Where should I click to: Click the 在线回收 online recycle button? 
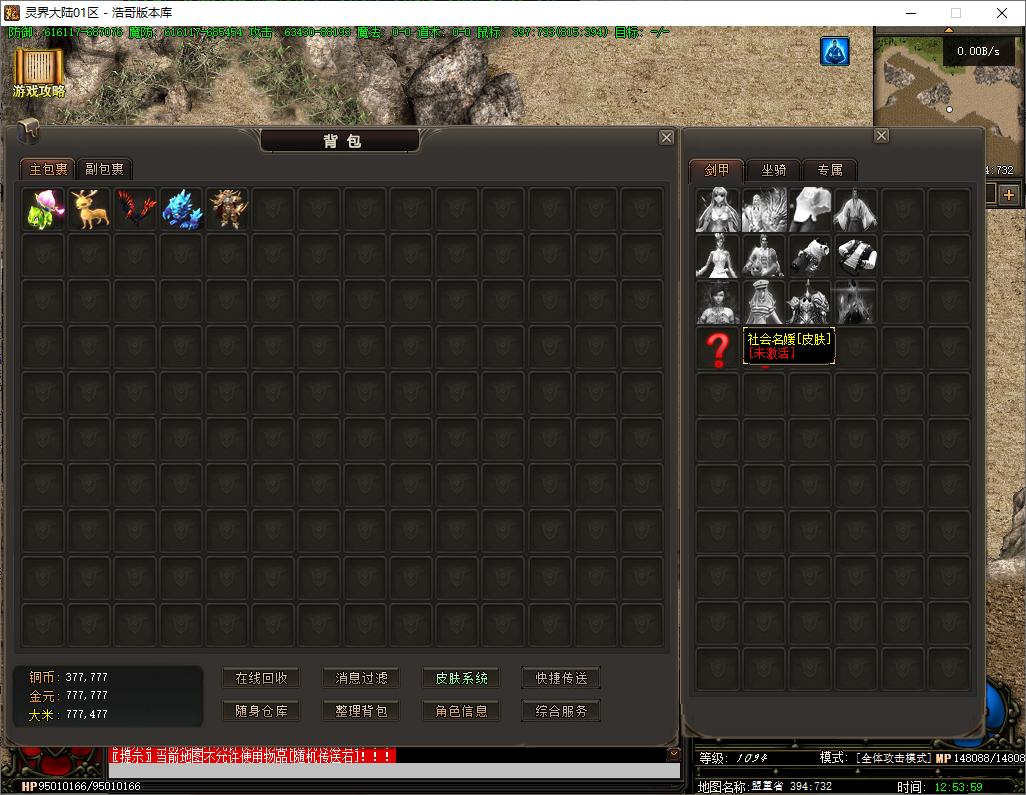pyautogui.click(x=261, y=678)
